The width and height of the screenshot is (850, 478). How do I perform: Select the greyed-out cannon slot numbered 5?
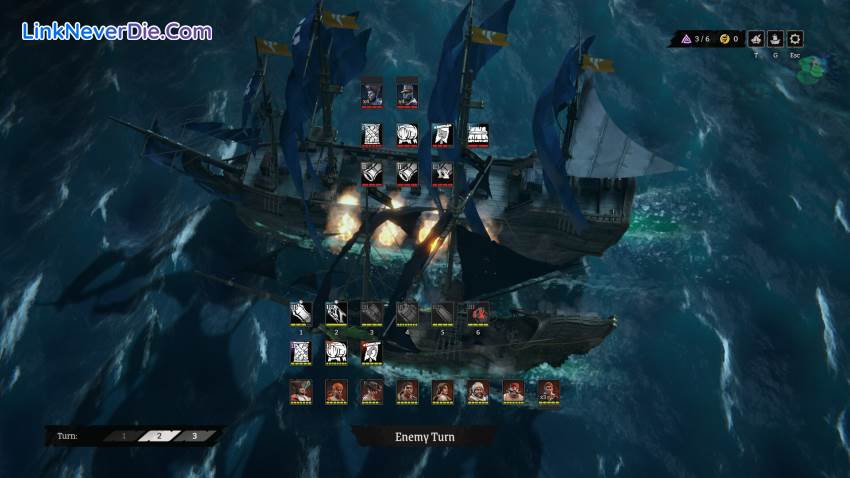tap(443, 313)
